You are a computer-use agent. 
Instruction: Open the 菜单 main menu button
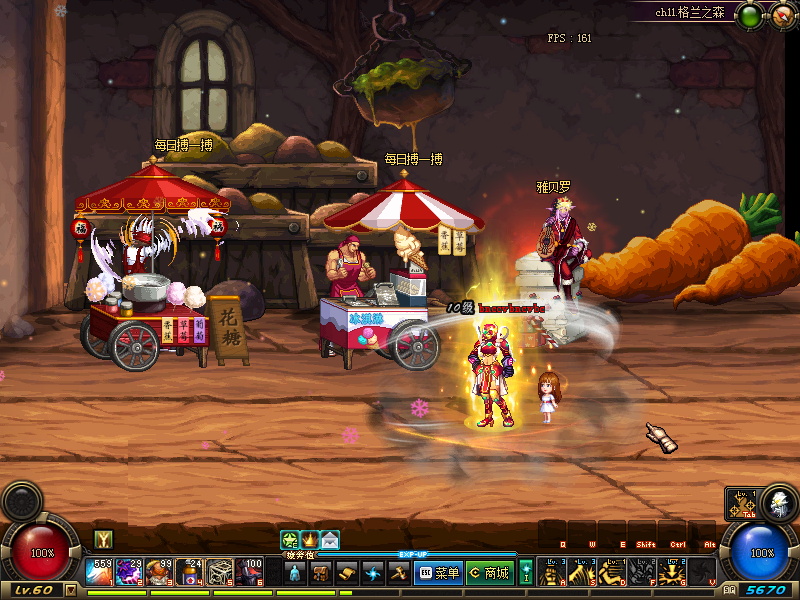coord(437,573)
